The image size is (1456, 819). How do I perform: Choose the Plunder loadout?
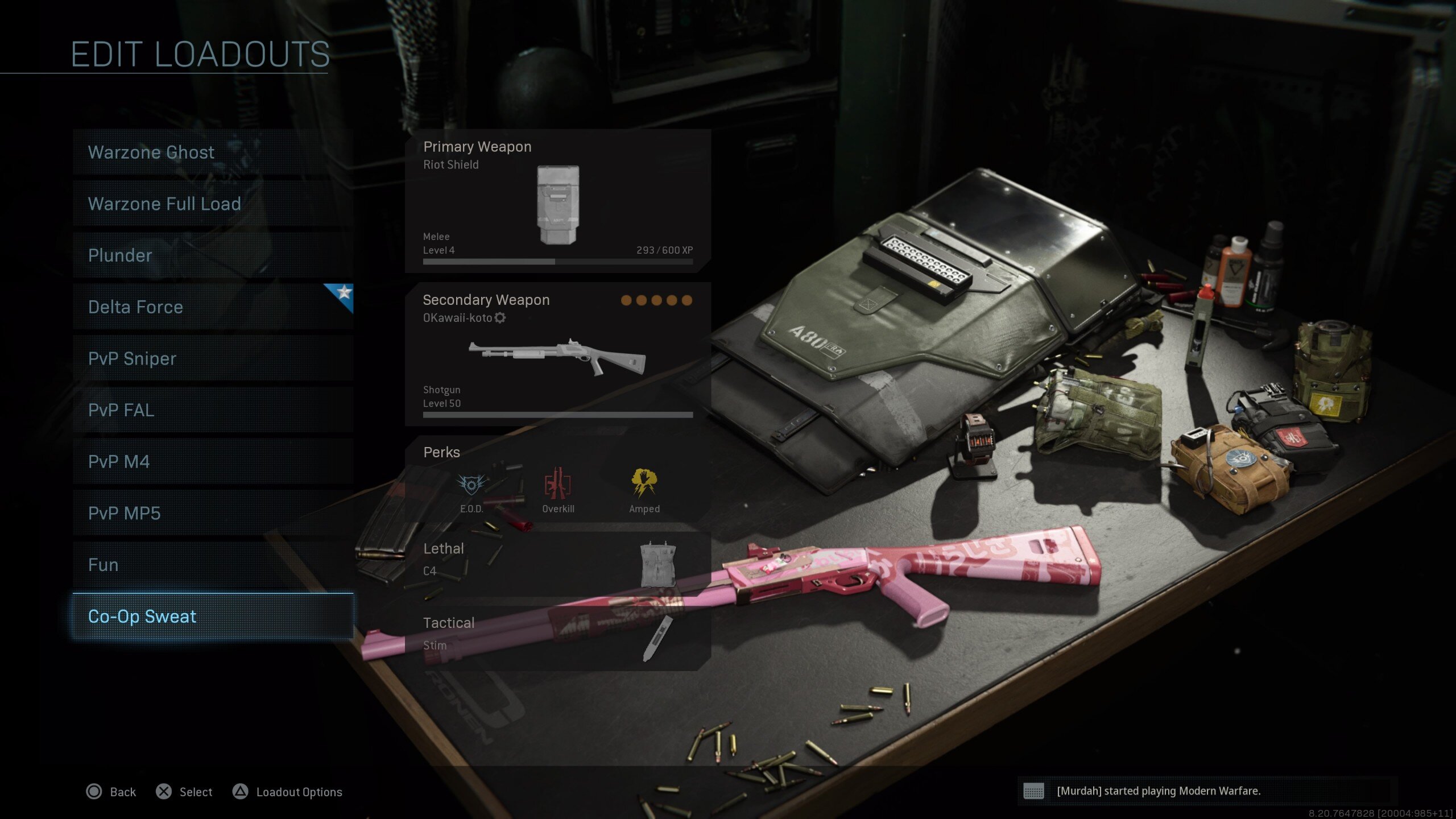[x=213, y=255]
